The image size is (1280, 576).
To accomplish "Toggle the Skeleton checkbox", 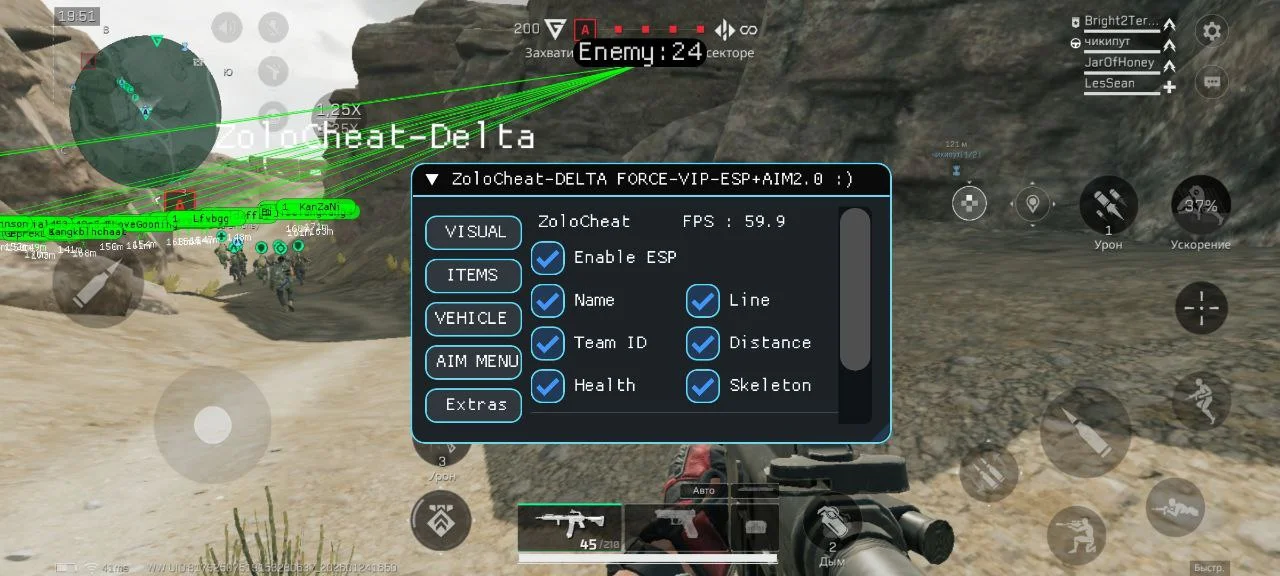I will (x=703, y=386).
